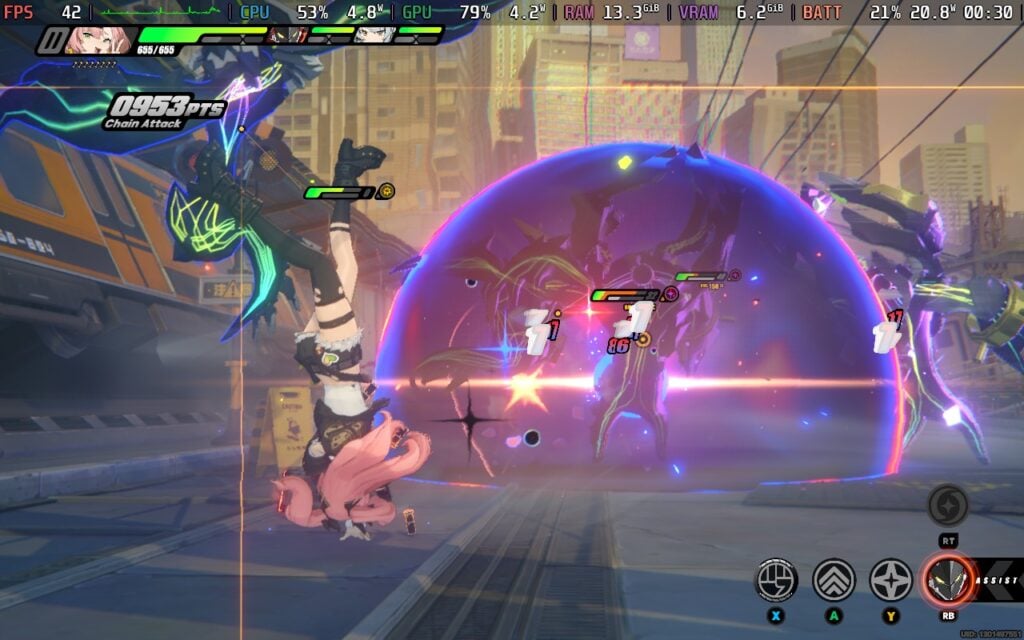The image size is (1024, 640).
Task: Use the four-point star special attack
Action: pos(890,579)
